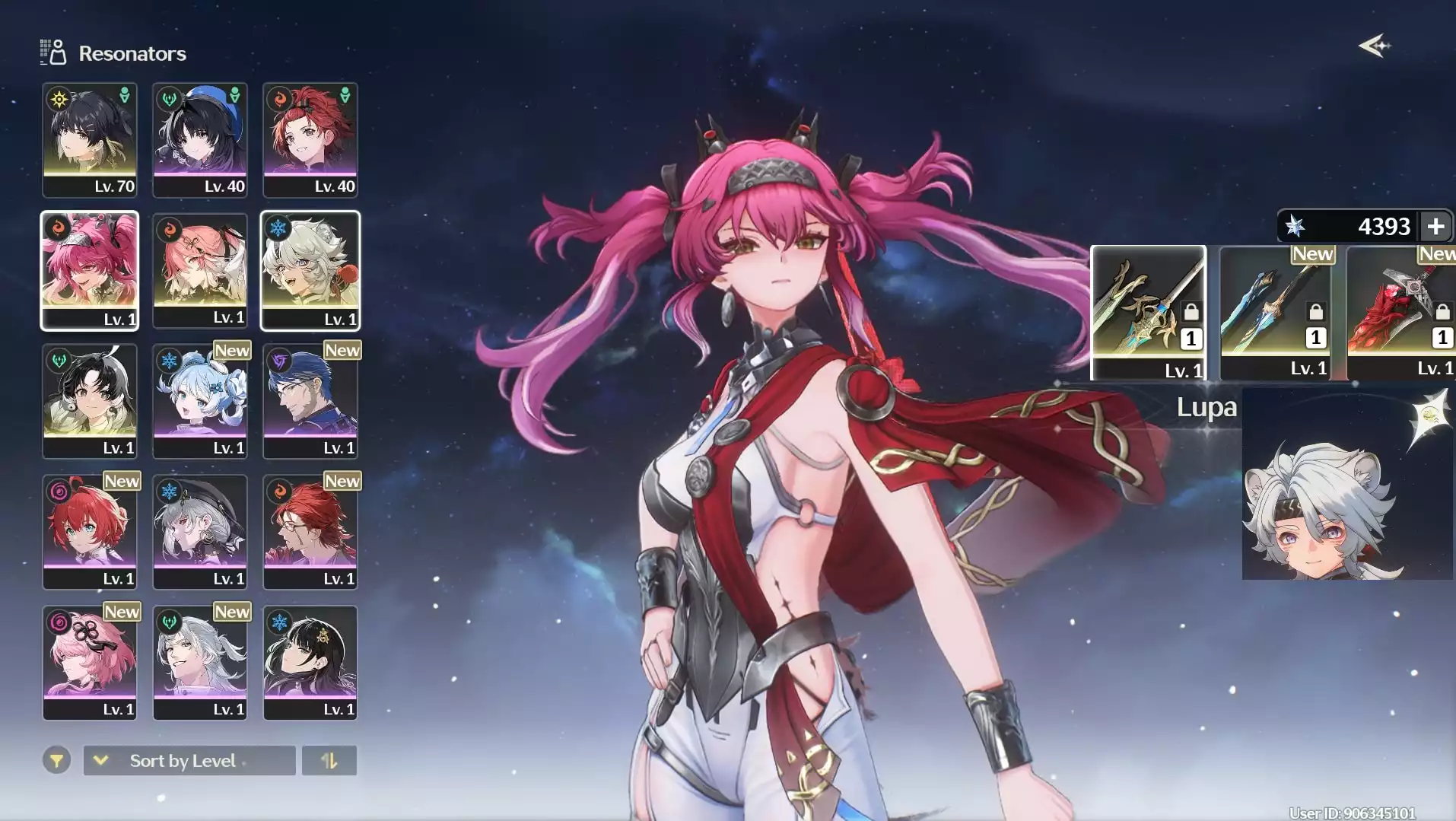Pick the new red-haired man with glasses
The width and height of the screenshot is (1456, 821).
(x=310, y=532)
